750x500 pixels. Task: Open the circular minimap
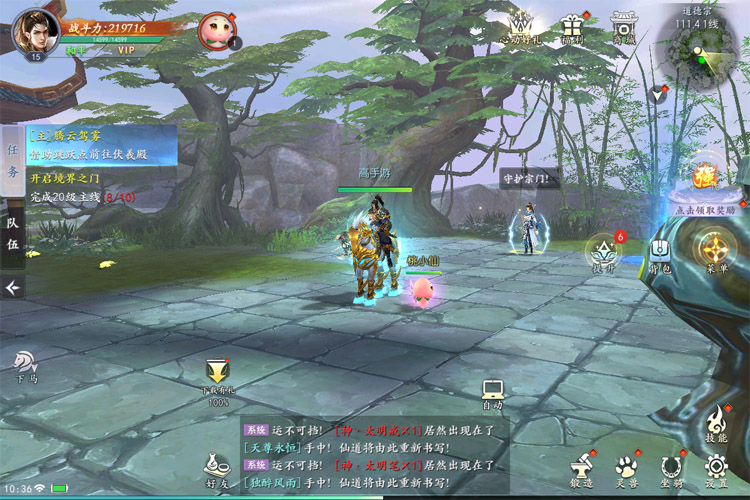702,48
